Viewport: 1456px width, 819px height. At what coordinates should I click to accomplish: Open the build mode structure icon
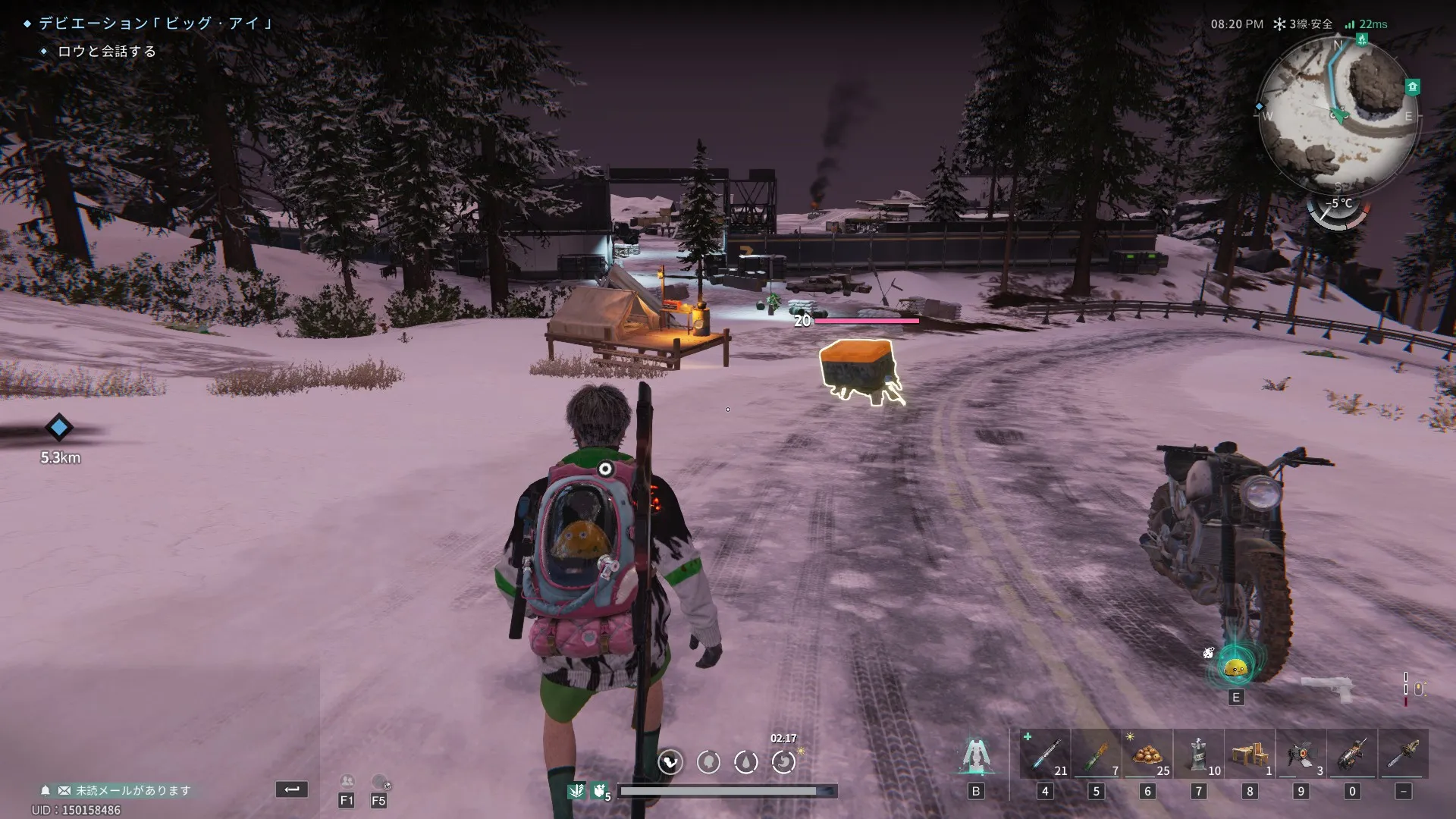[976, 756]
